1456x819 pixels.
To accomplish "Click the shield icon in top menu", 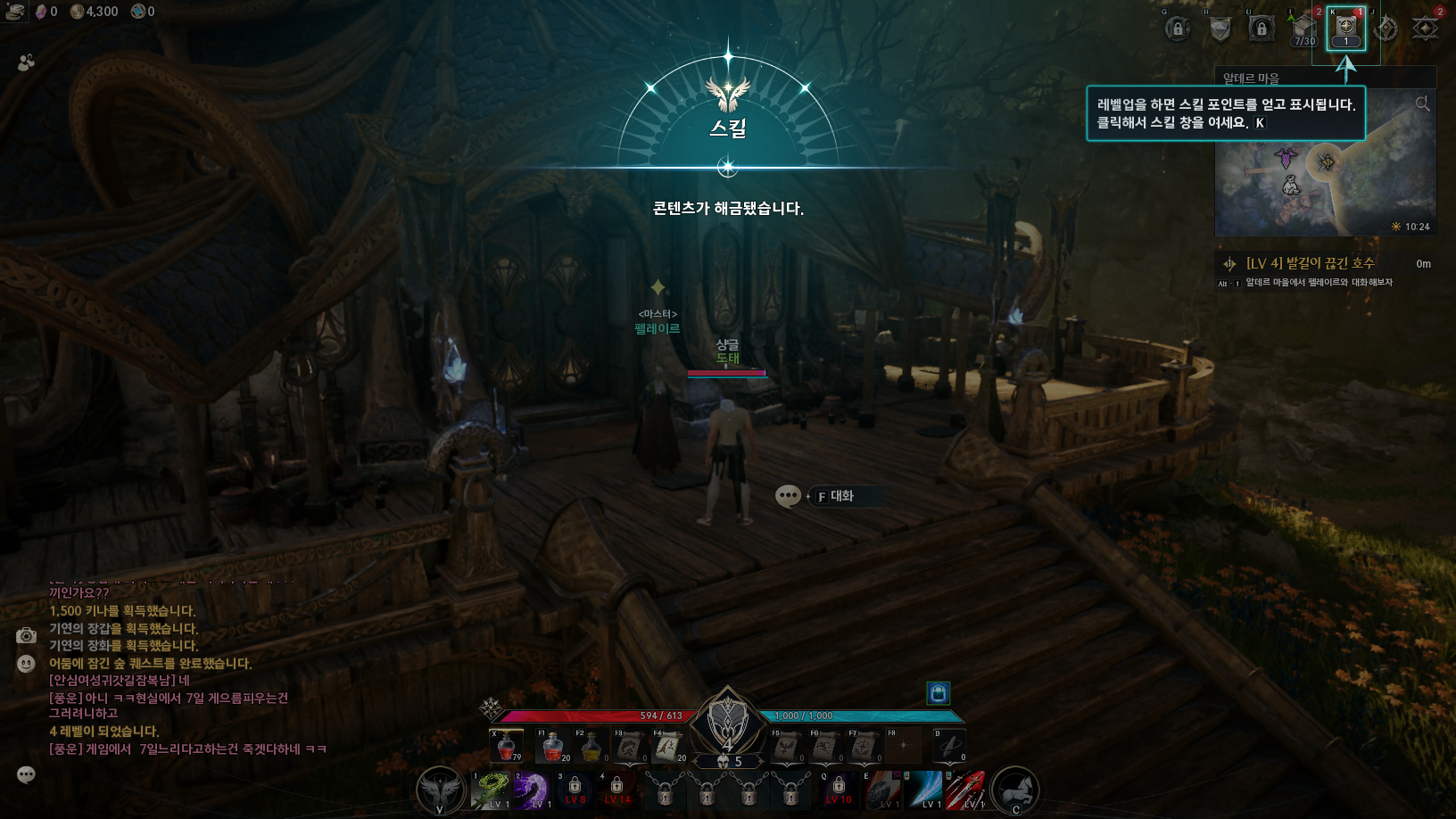I will pyautogui.click(x=1220, y=29).
